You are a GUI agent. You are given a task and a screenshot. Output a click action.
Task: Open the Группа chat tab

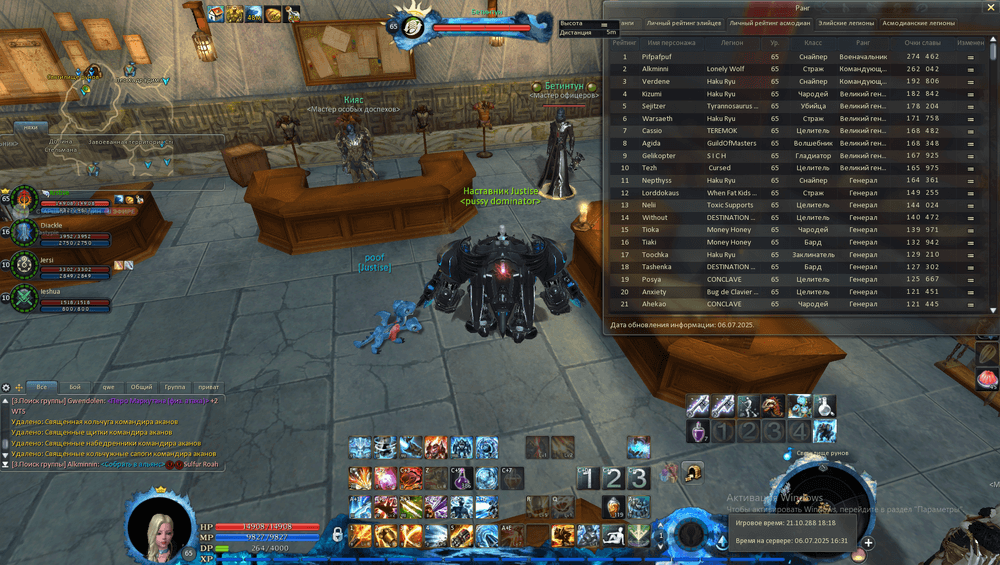point(174,386)
